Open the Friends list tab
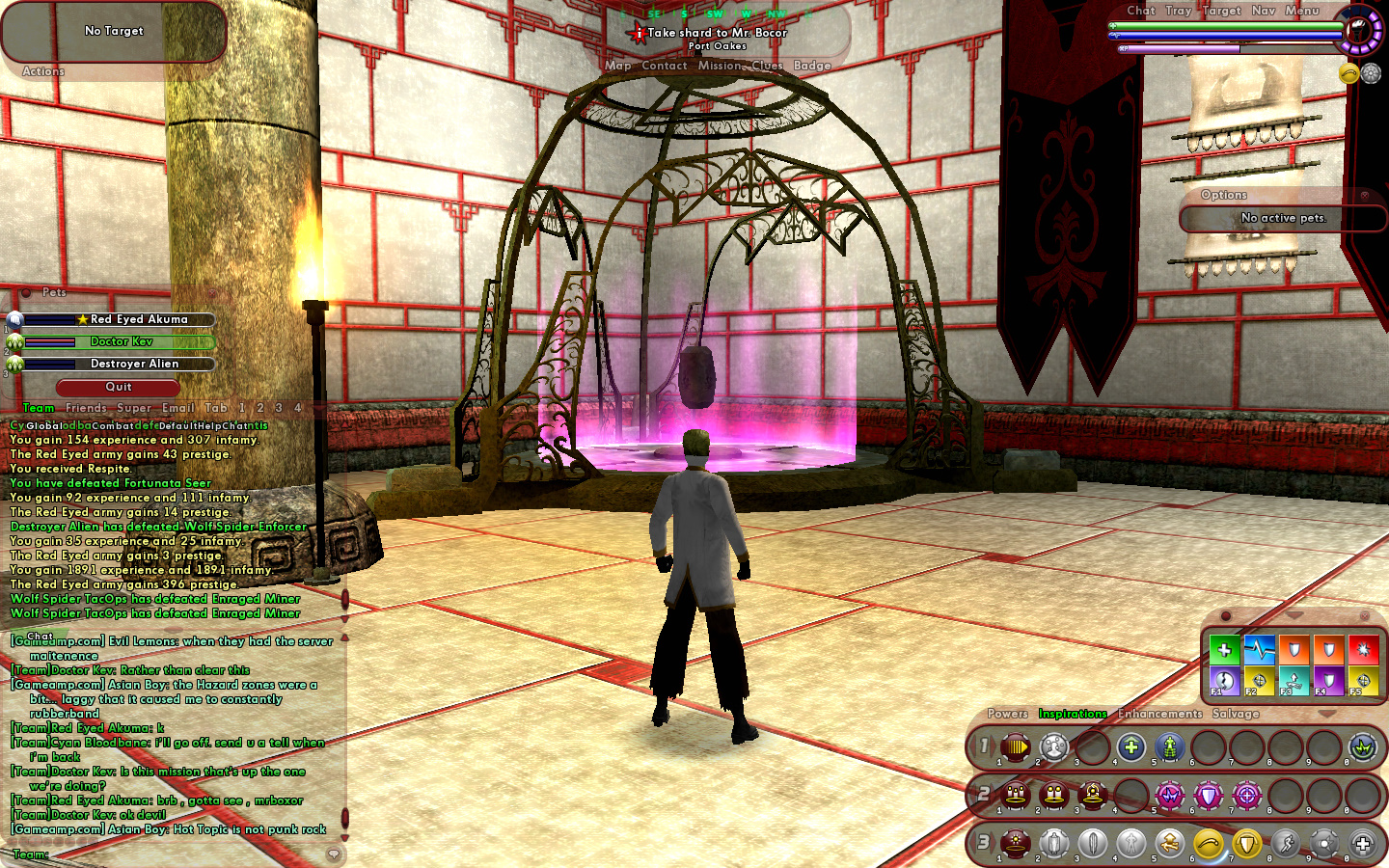The image size is (1389, 868). (86, 408)
